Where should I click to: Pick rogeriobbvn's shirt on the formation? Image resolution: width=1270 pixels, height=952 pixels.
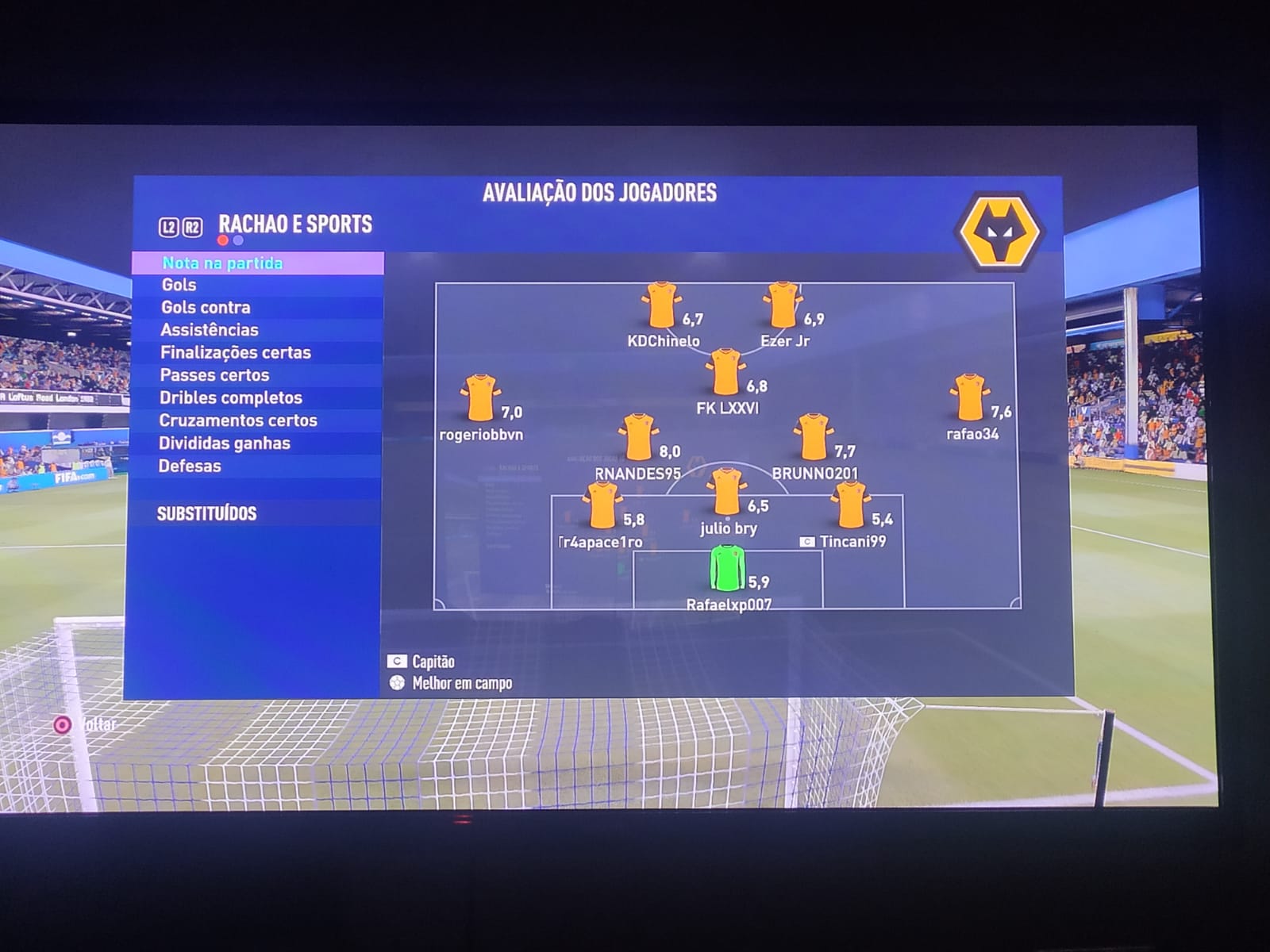coord(480,397)
